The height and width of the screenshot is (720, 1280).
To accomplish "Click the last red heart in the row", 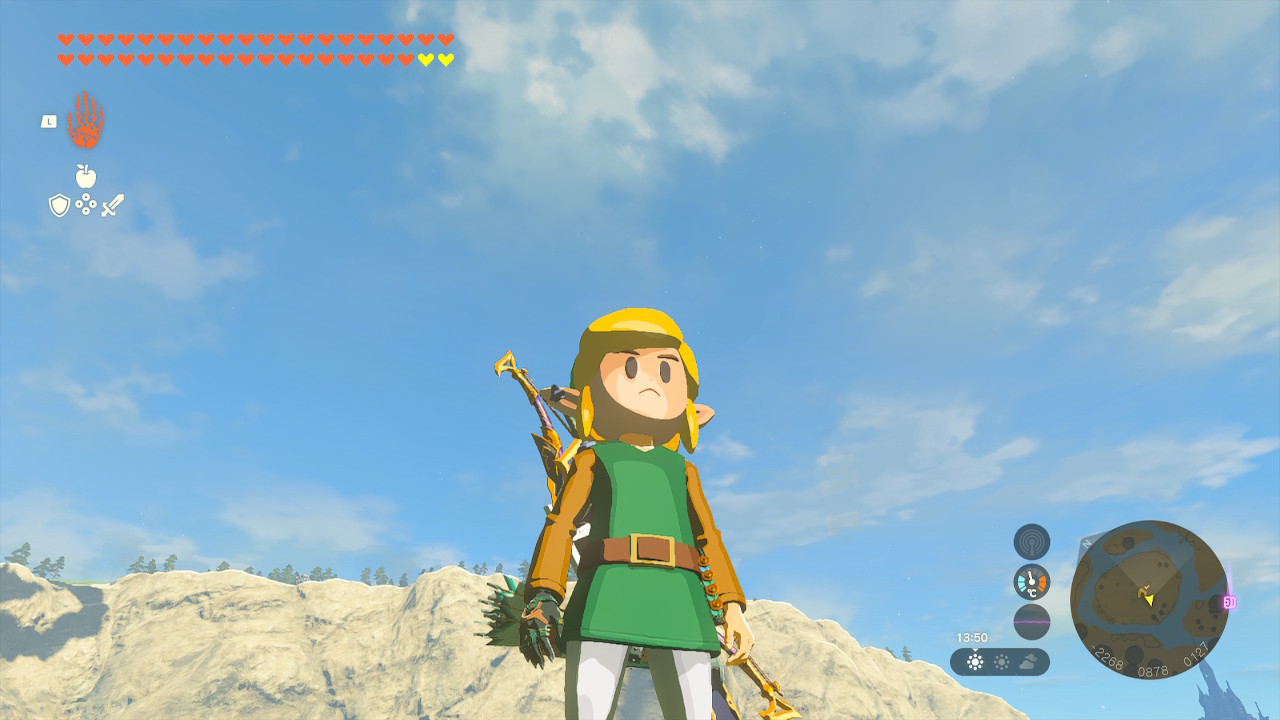I will click(x=445, y=39).
